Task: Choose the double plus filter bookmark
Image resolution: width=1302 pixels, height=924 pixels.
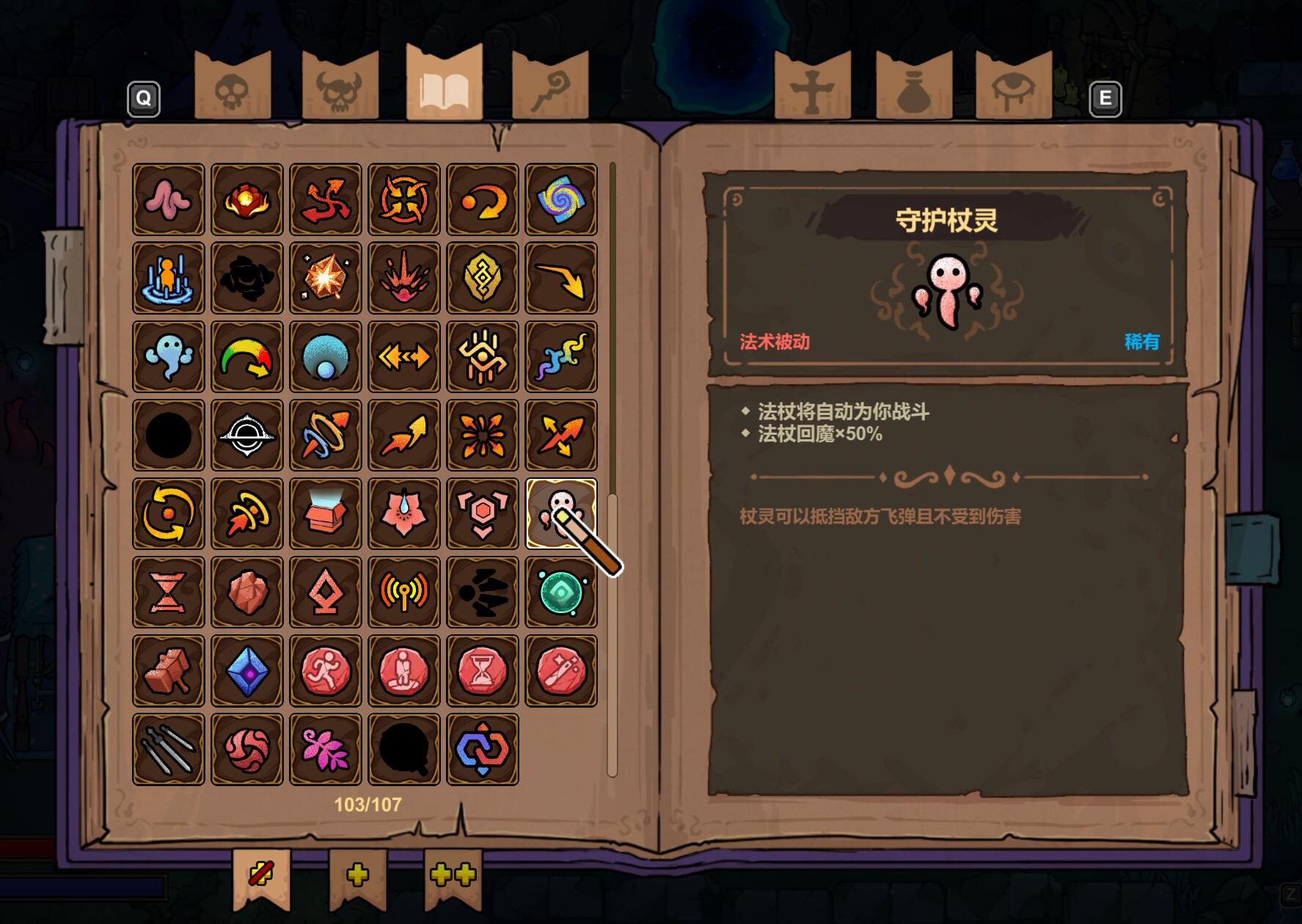Action: (453, 875)
